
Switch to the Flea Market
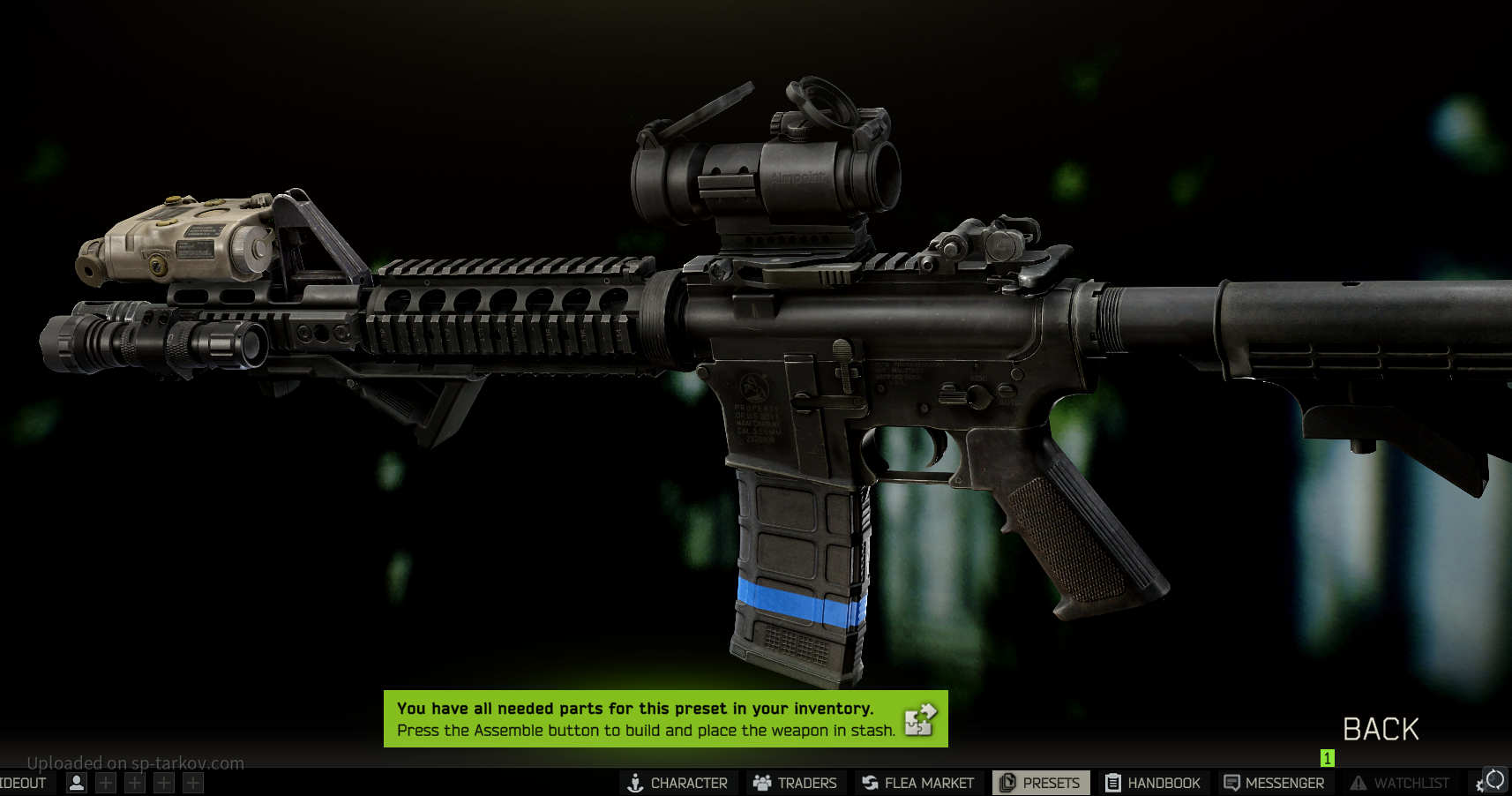click(918, 783)
